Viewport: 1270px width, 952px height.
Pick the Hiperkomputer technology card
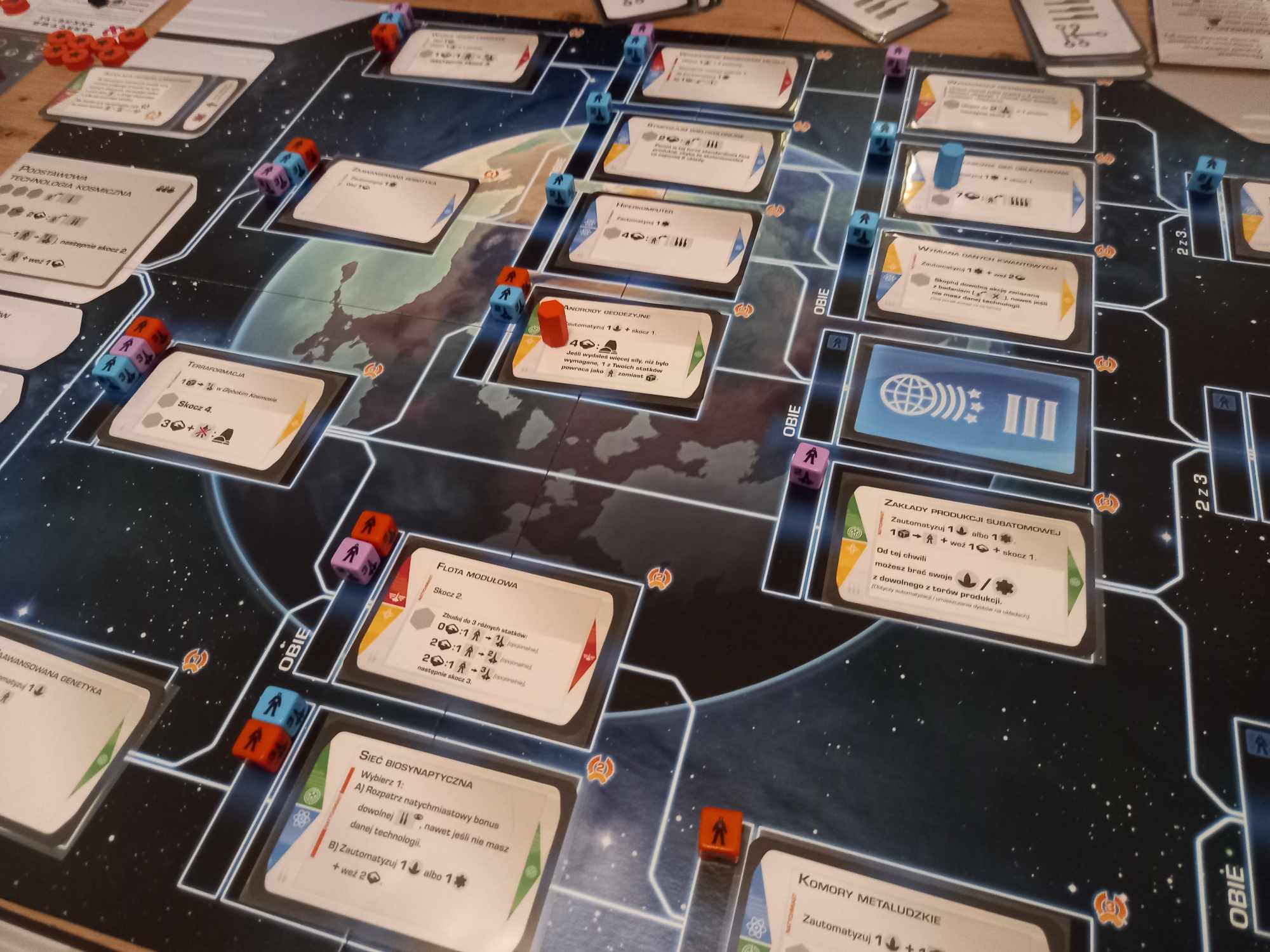(660, 235)
